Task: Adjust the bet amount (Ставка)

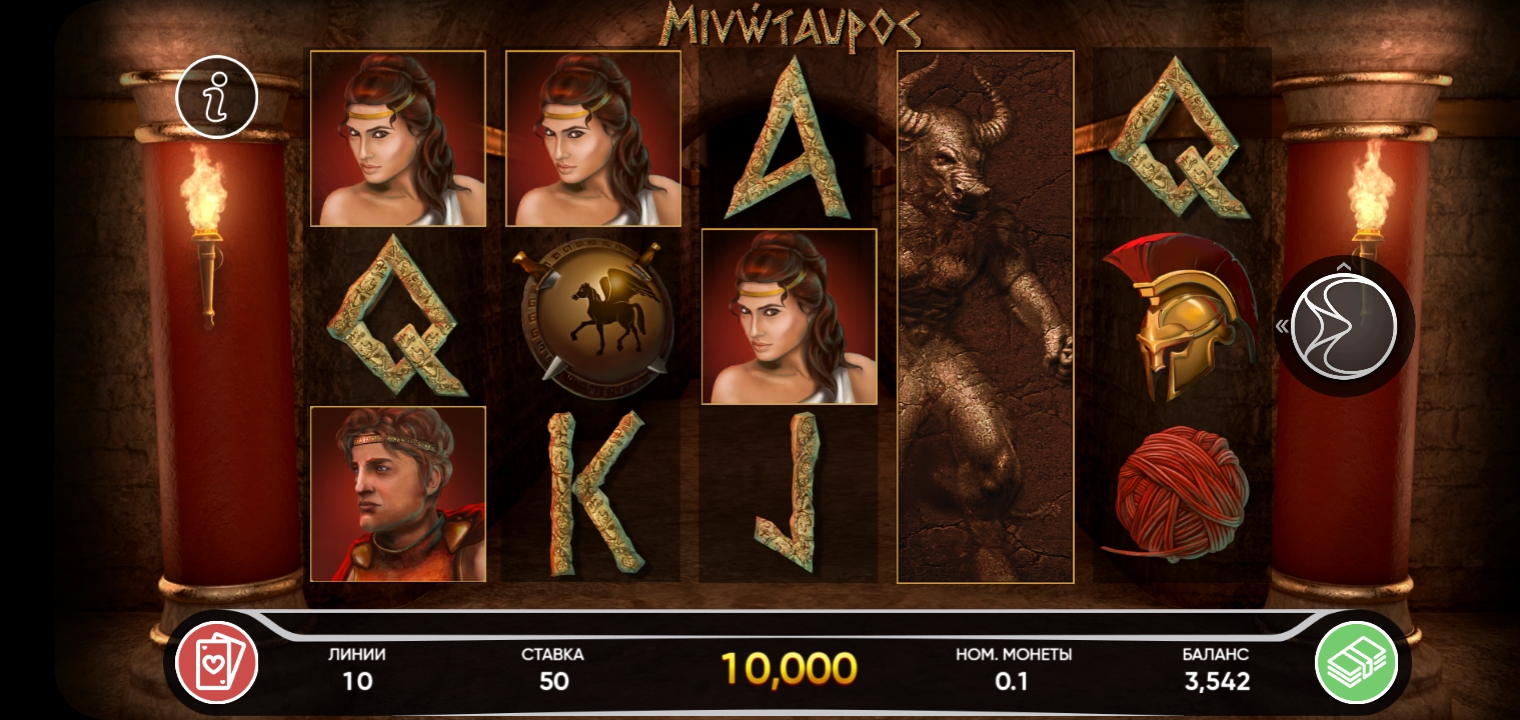Action: point(553,669)
